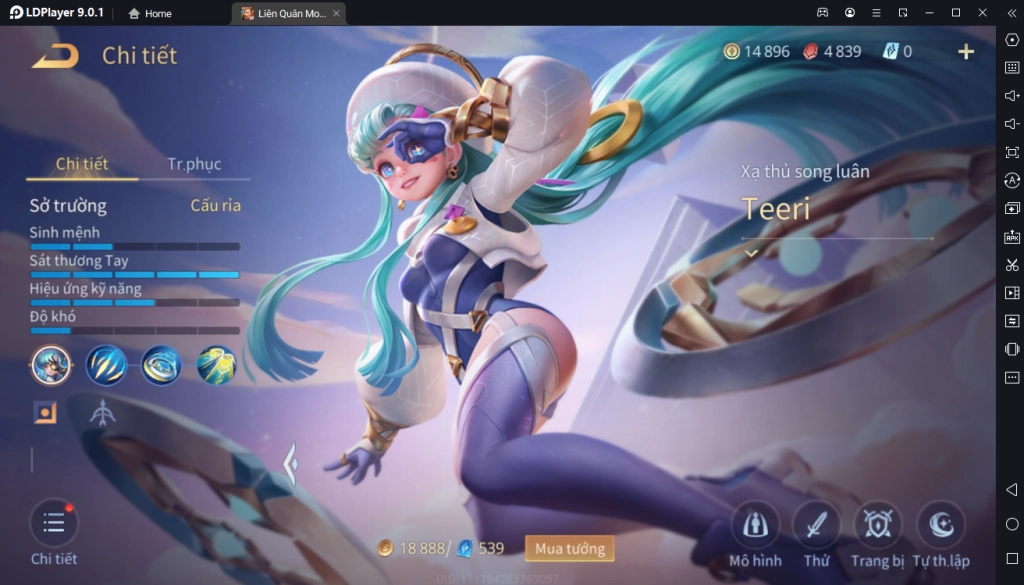Click the left chevron arrow beside hero
This screenshot has height=585, width=1024.
(x=290, y=464)
